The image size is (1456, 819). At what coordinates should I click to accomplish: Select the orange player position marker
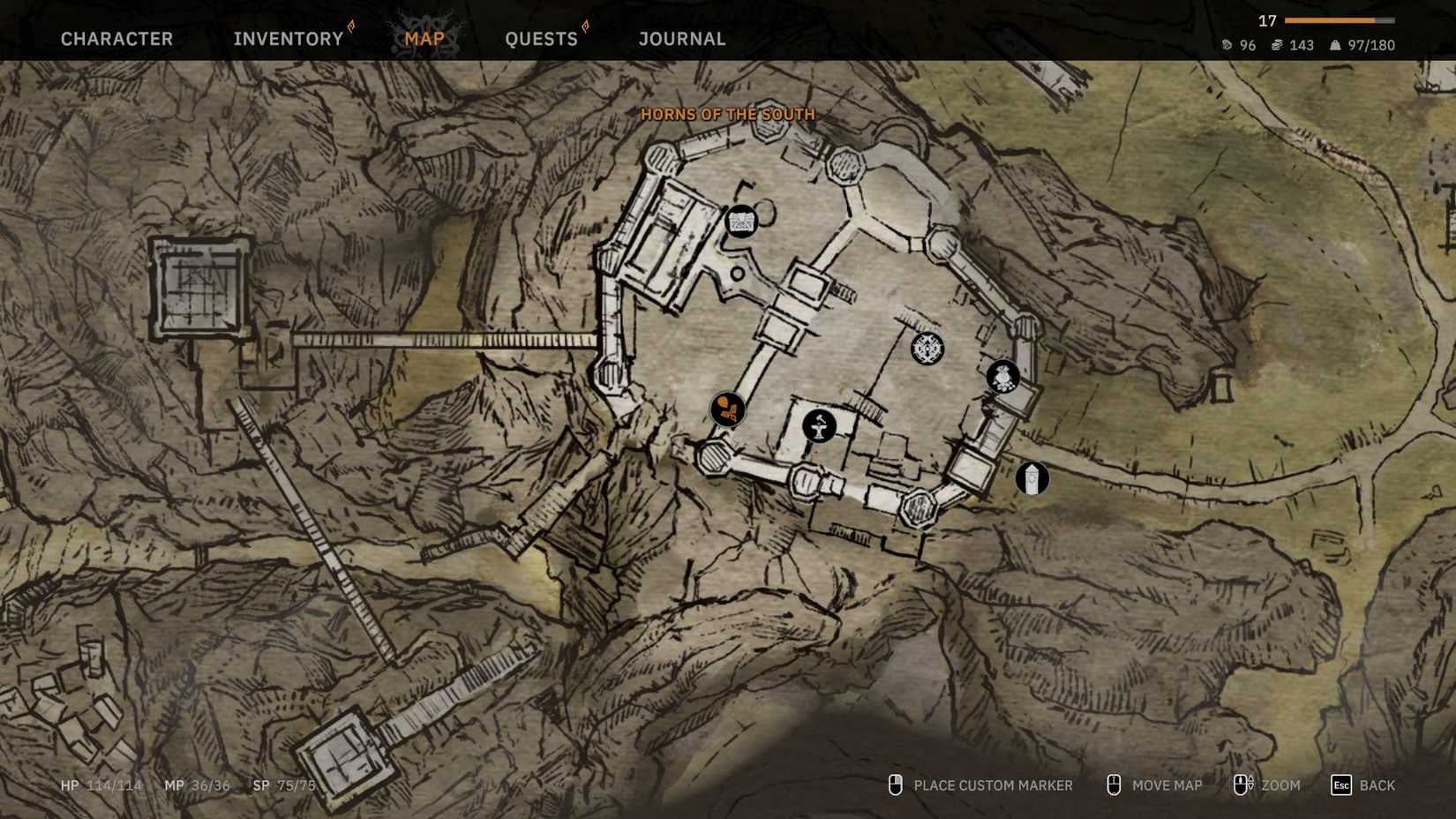coord(726,409)
